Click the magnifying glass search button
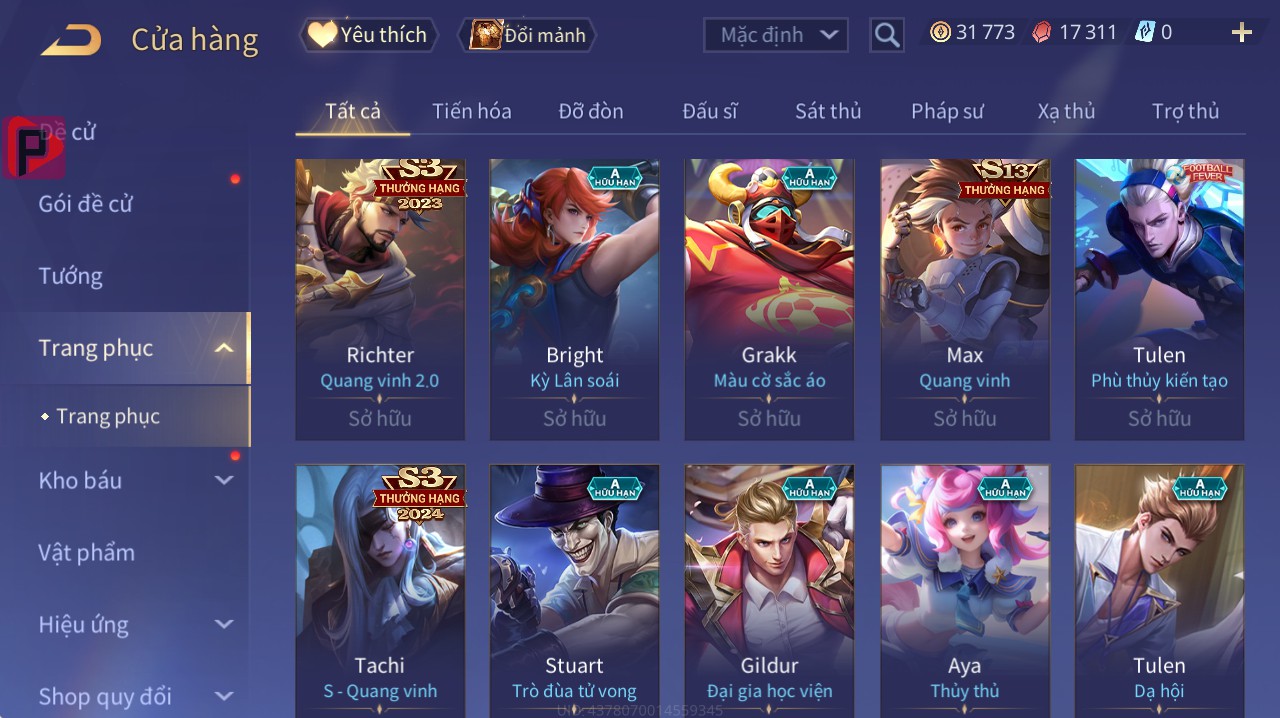This screenshot has height=718, width=1280. pos(887,35)
